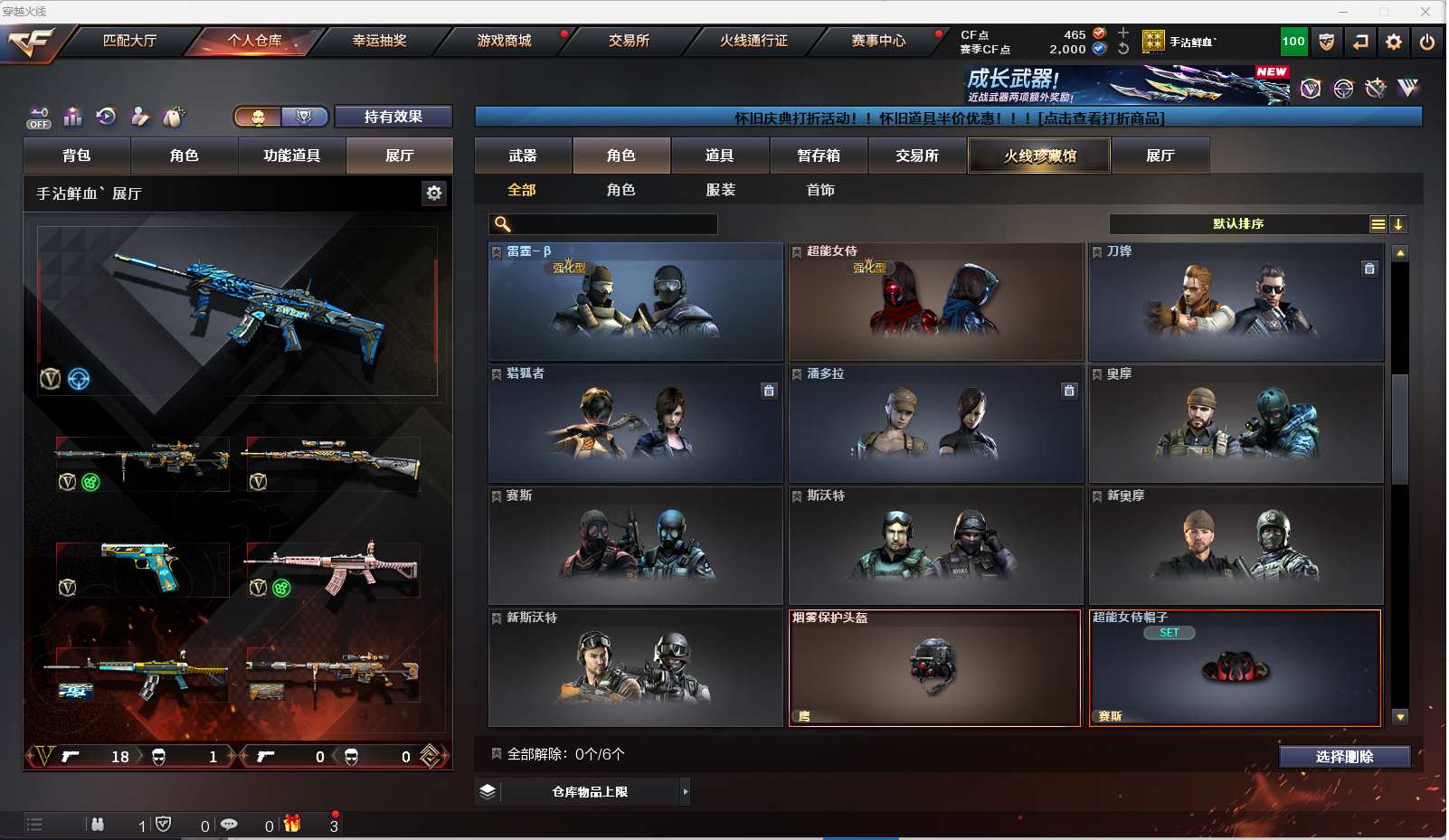Select the 功能道具 tab
The image size is (1449, 840).
[291, 156]
